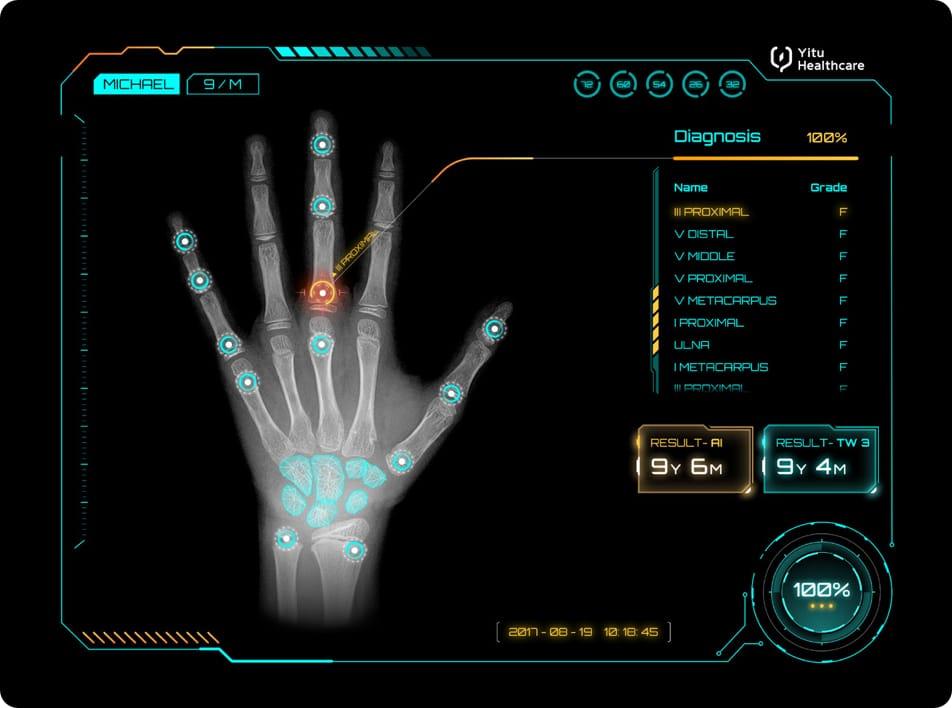
Task: Click the circular 54 indicator
Action: [x=659, y=85]
